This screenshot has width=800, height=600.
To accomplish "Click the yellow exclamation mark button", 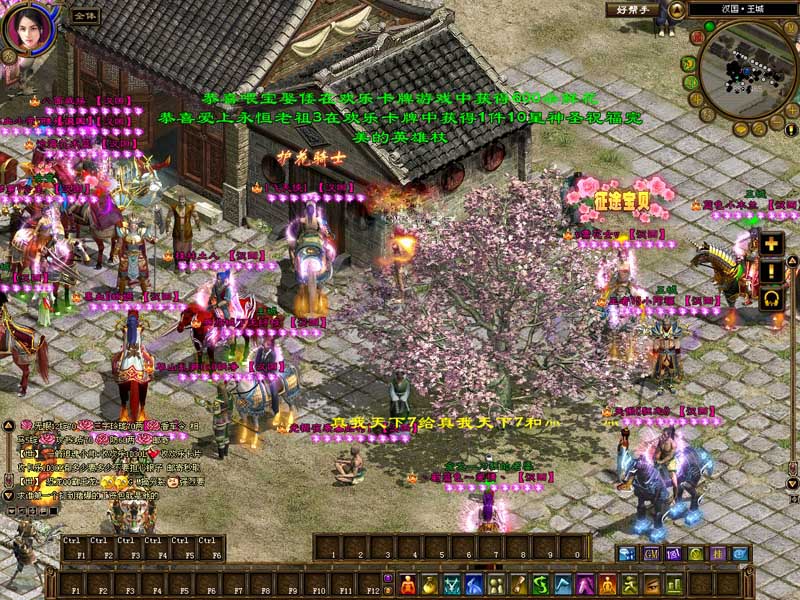I will (771, 271).
